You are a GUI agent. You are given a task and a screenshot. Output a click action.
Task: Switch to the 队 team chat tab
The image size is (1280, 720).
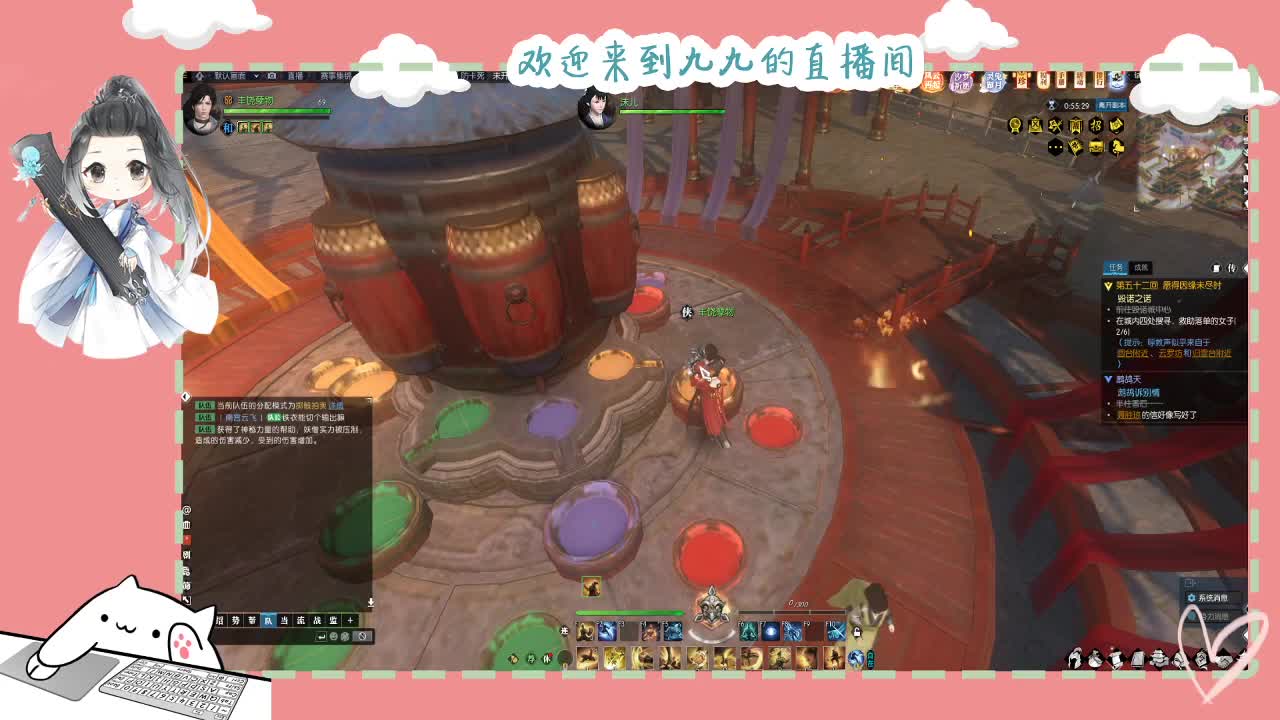pos(269,620)
